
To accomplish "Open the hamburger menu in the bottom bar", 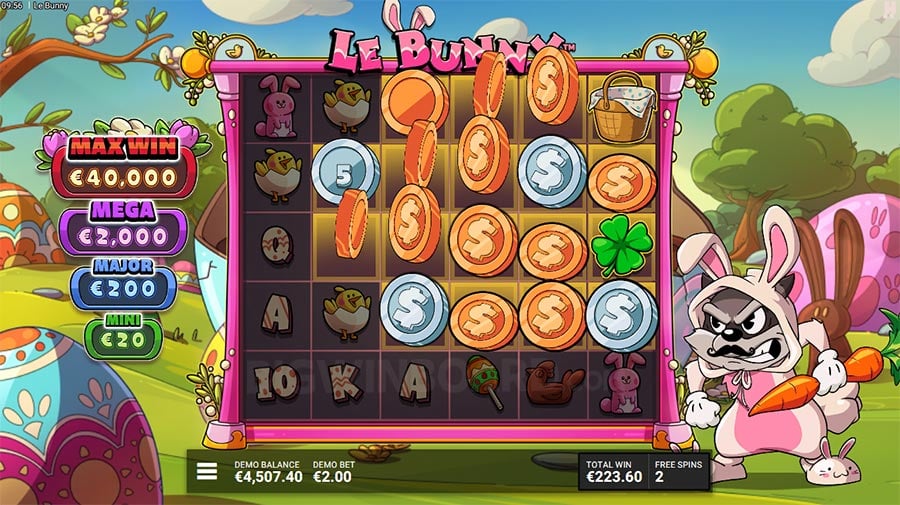I will [207, 471].
